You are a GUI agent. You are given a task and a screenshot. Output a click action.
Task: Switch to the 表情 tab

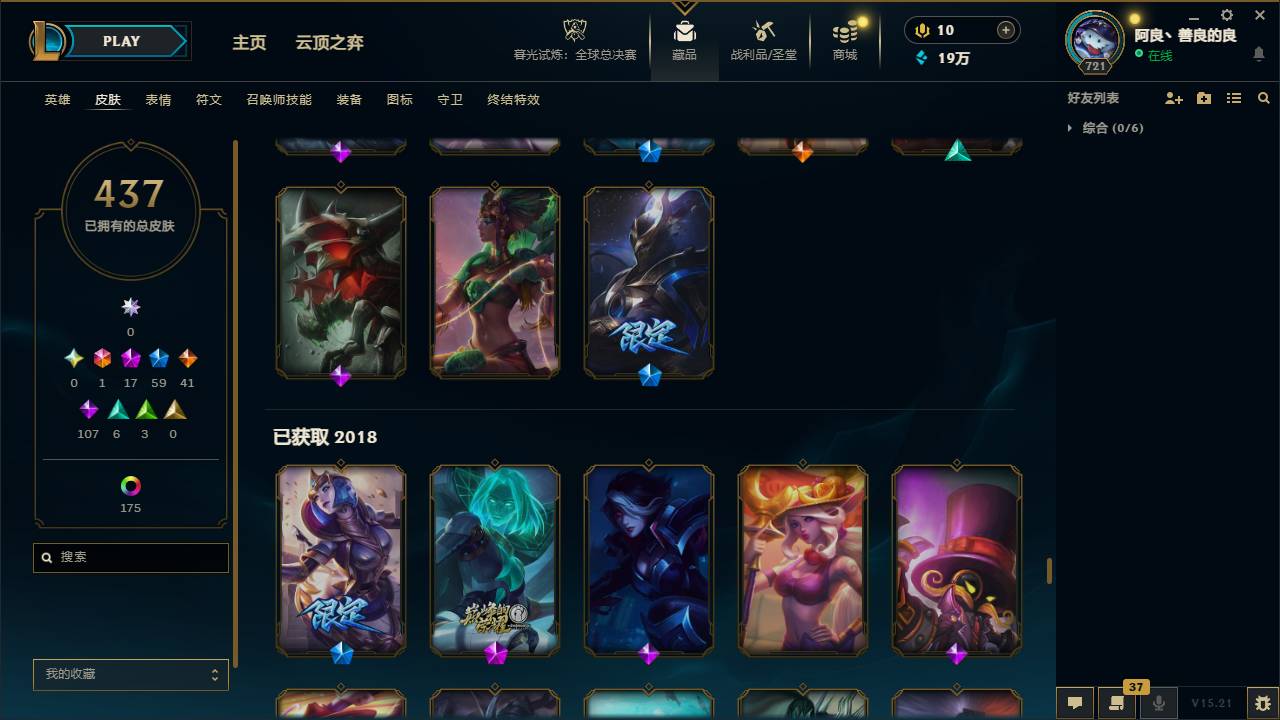tap(158, 99)
